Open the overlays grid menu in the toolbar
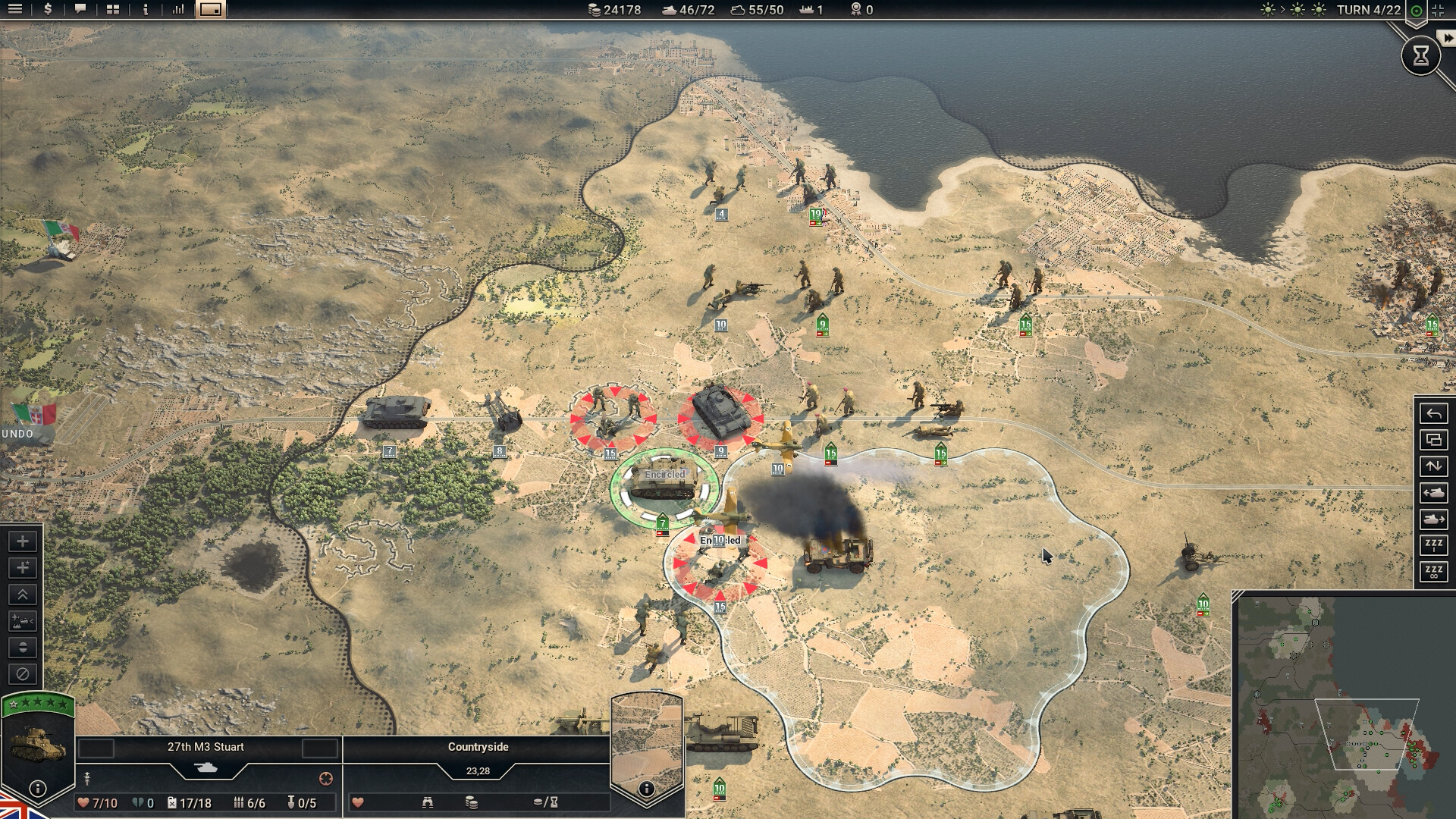This screenshot has width=1456, height=819. pyautogui.click(x=112, y=10)
